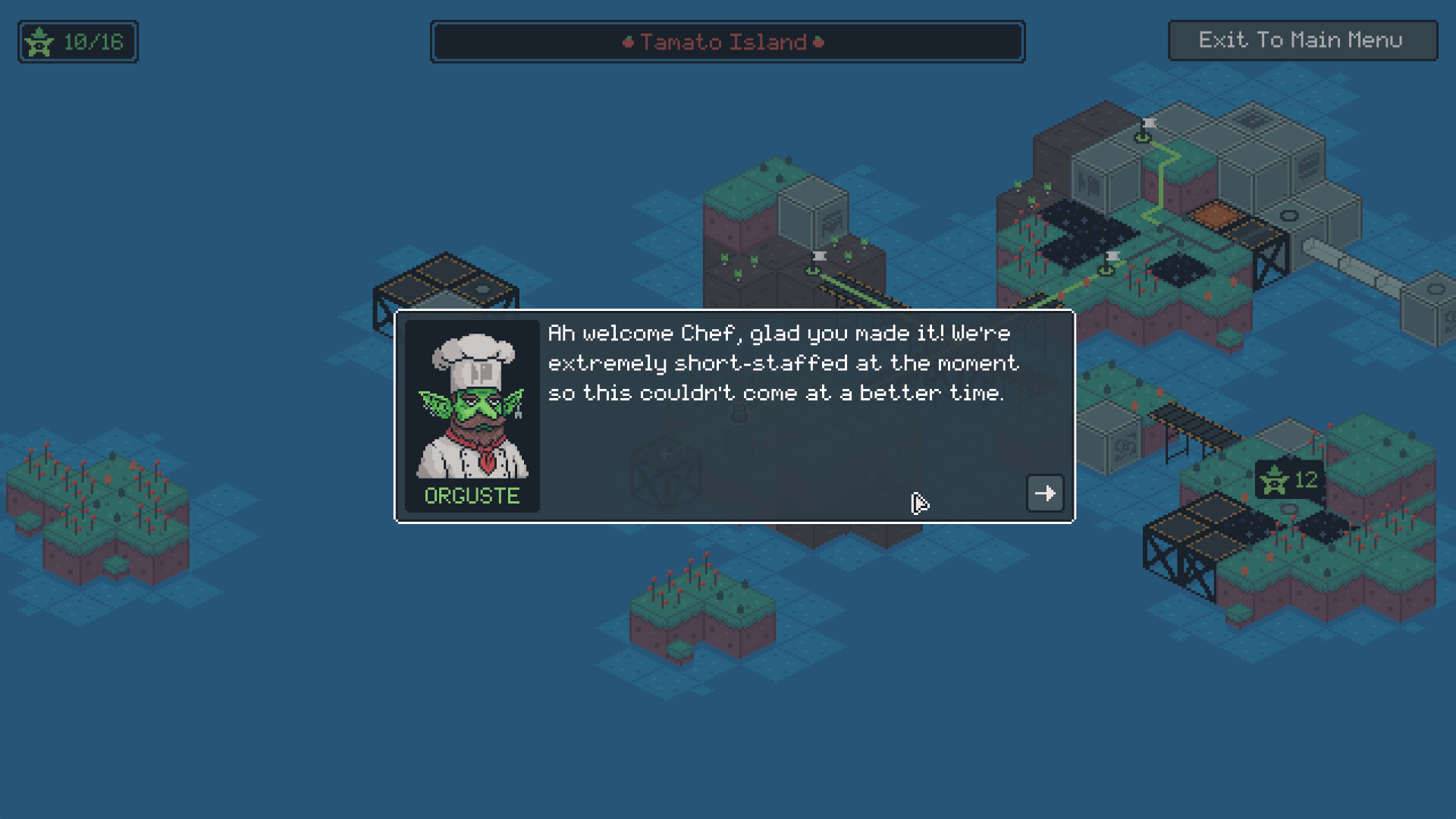Click the Tamato Island title banner
Viewport: 1456px width, 819px height.
(726, 42)
